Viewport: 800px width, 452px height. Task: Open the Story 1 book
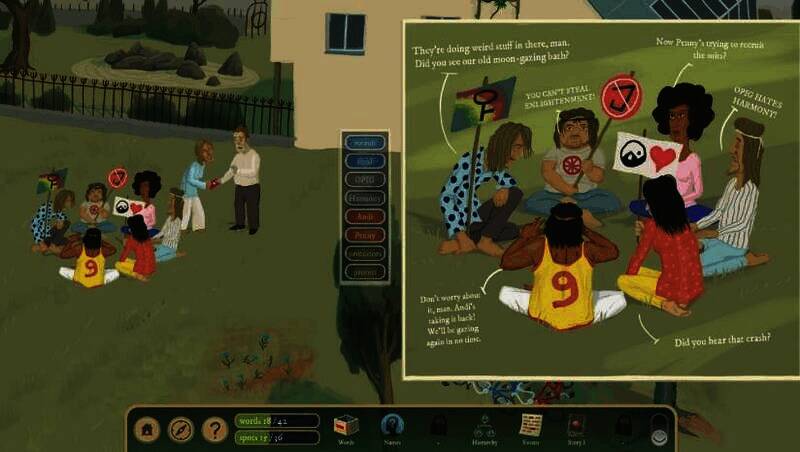pos(575,426)
